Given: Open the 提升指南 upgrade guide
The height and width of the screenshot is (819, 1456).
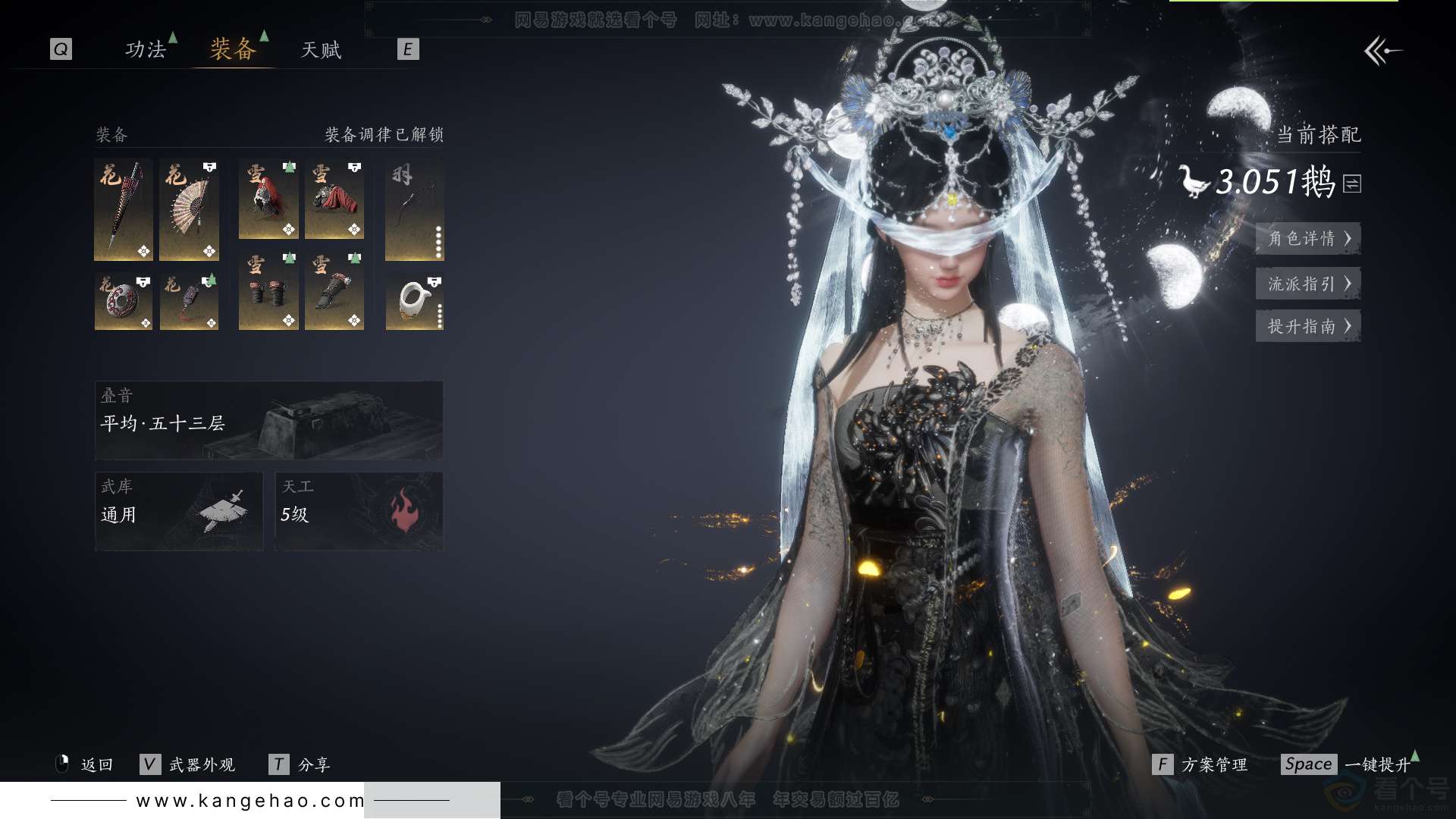Looking at the screenshot, I should (x=1308, y=326).
